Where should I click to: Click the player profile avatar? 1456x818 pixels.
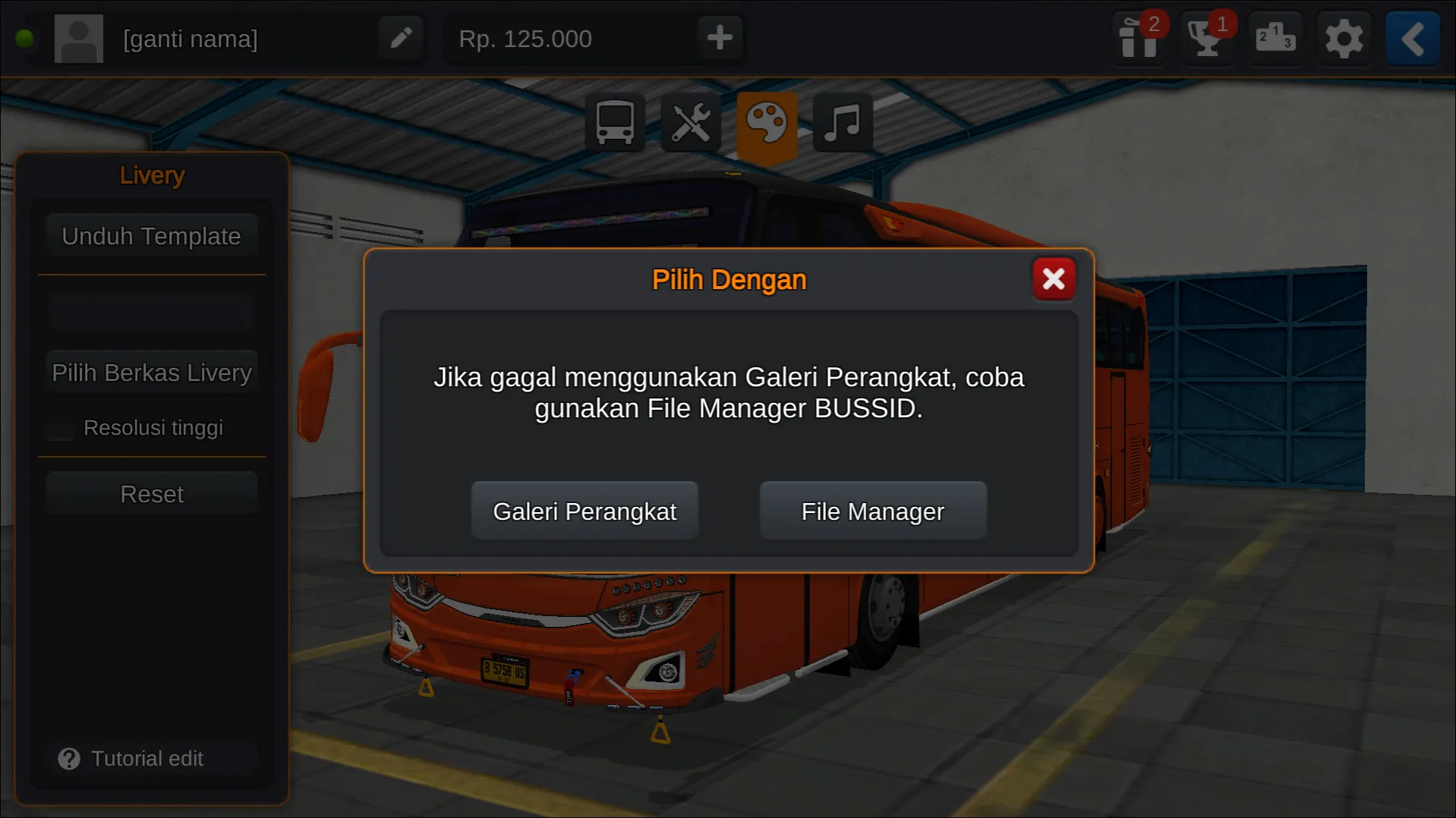coord(78,38)
